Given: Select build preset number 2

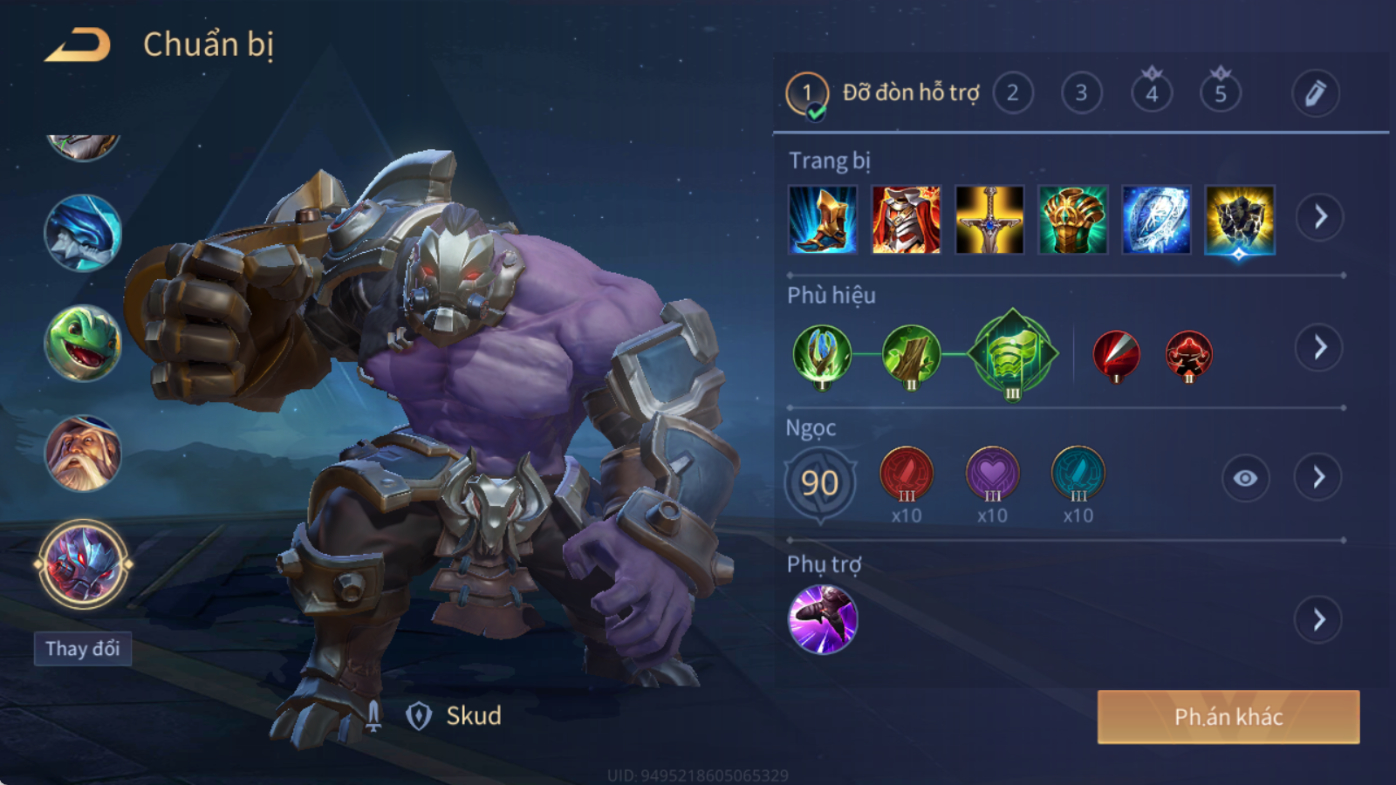Looking at the screenshot, I should point(1013,93).
